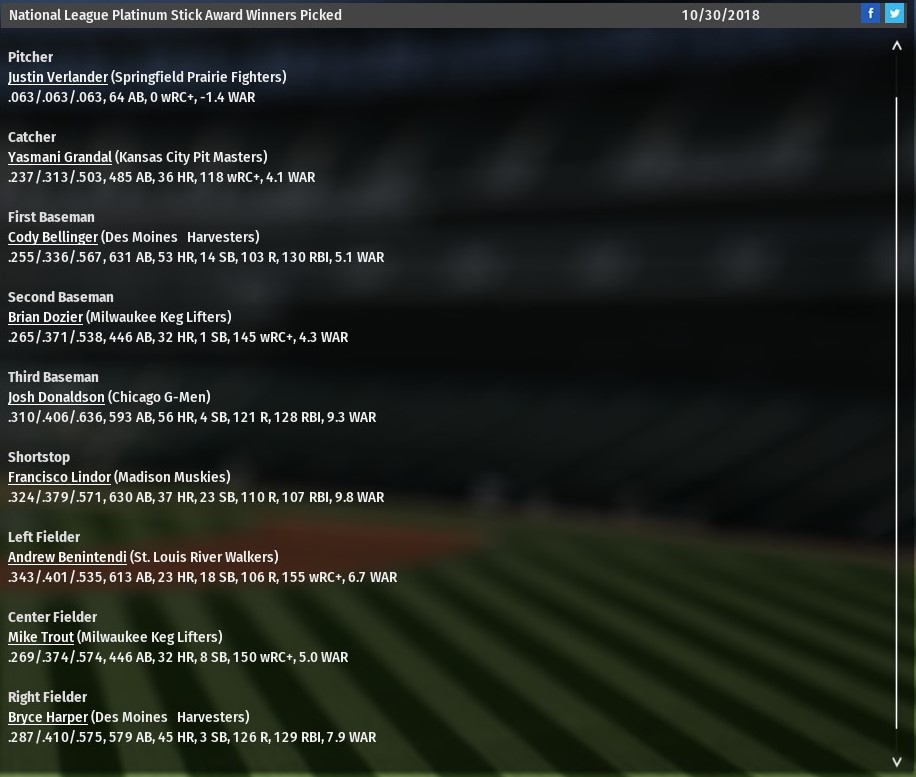The height and width of the screenshot is (777, 916).
Task: View Andrew Benintendi's player page
Action: 67,557
